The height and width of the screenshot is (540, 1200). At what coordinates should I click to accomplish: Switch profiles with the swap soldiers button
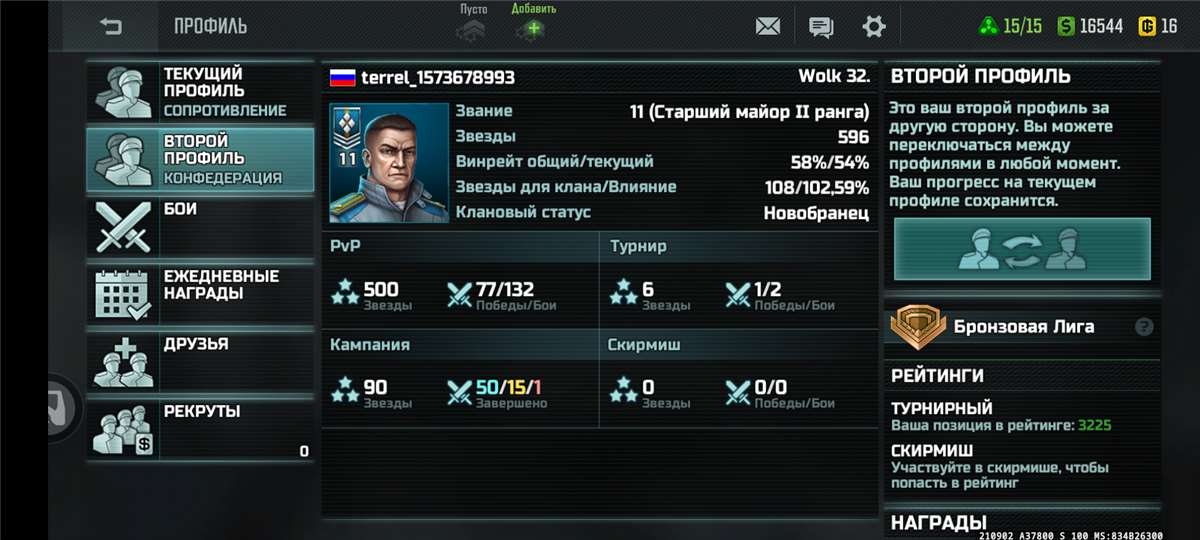tap(1022, 250)
